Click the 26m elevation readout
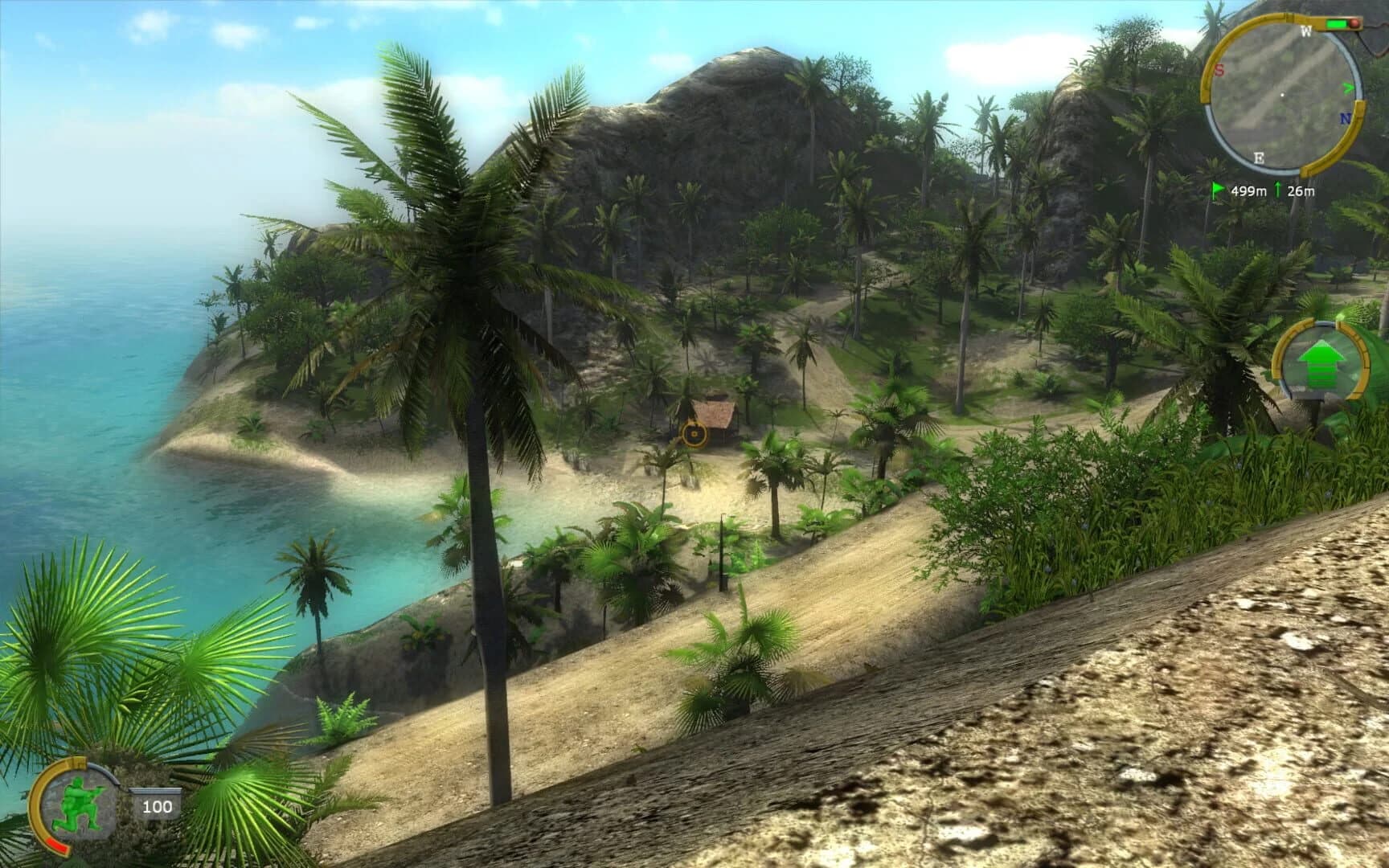Viewport: 1389px width, 868px height. pos(1301,190)
